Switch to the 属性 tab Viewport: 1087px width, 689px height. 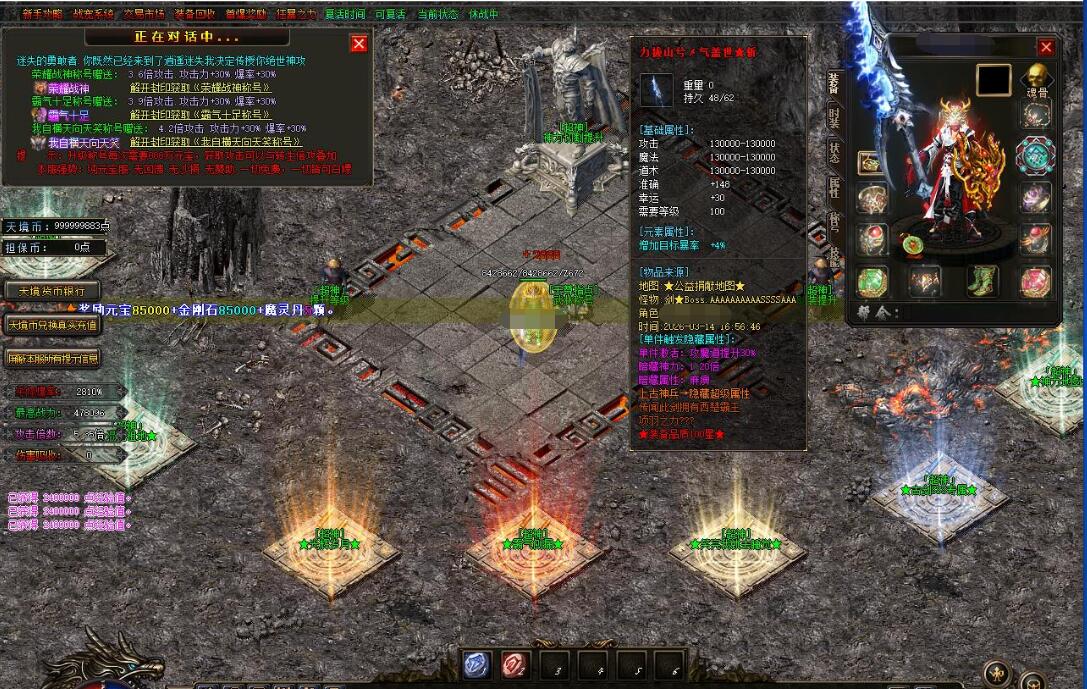point(834,187)
